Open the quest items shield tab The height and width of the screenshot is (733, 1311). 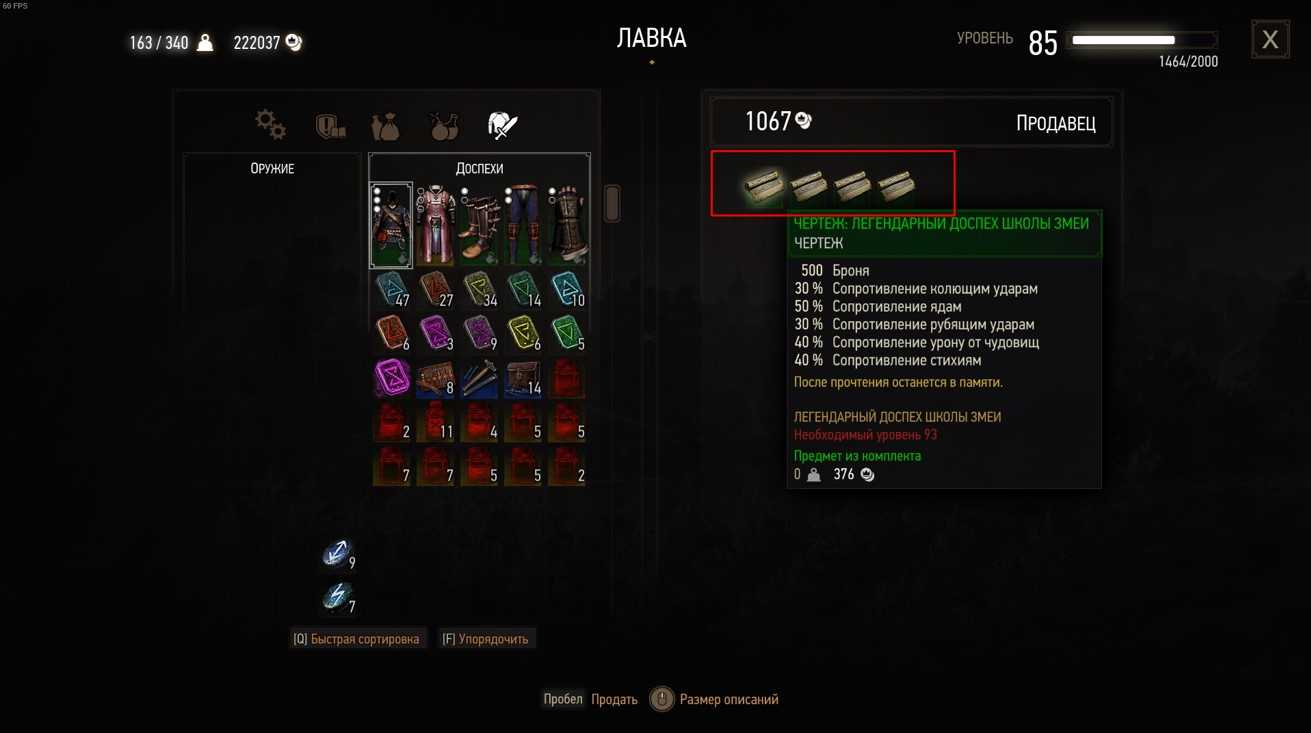coord(330,126)
